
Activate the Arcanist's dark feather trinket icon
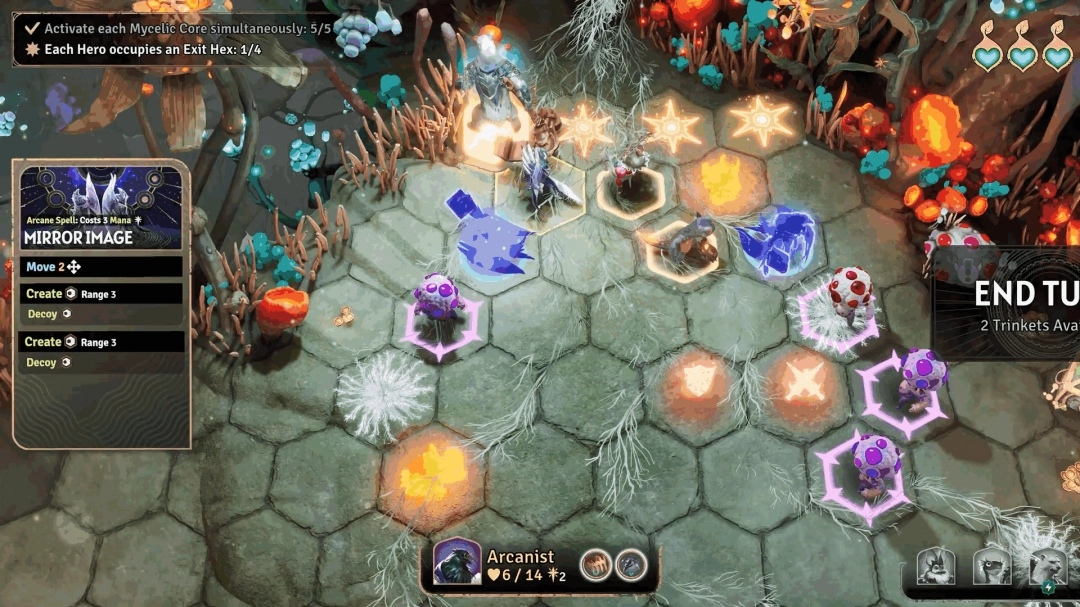(x=630, y=565)
